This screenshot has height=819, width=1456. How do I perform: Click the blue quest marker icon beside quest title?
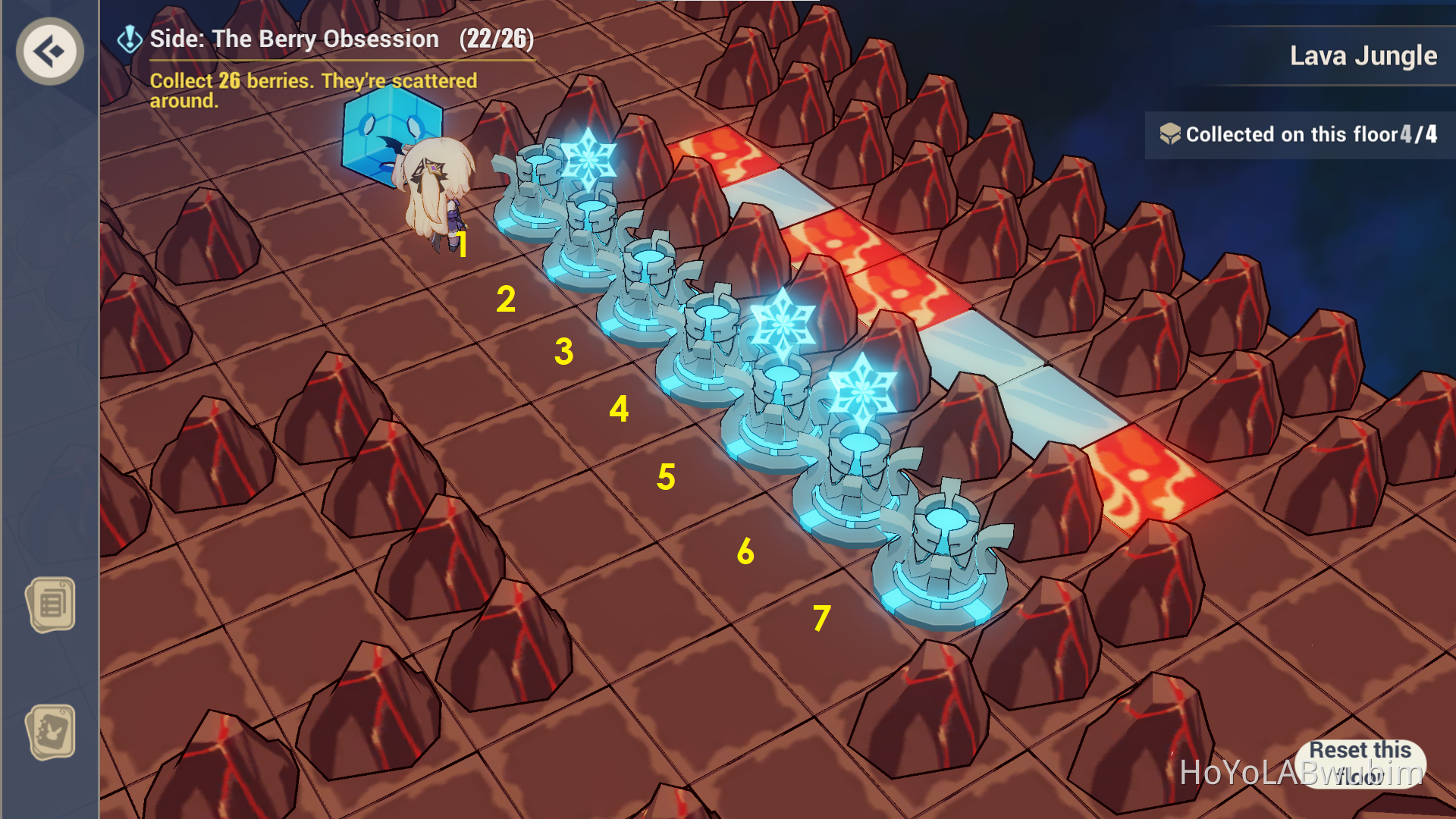(x=127, y=36)
